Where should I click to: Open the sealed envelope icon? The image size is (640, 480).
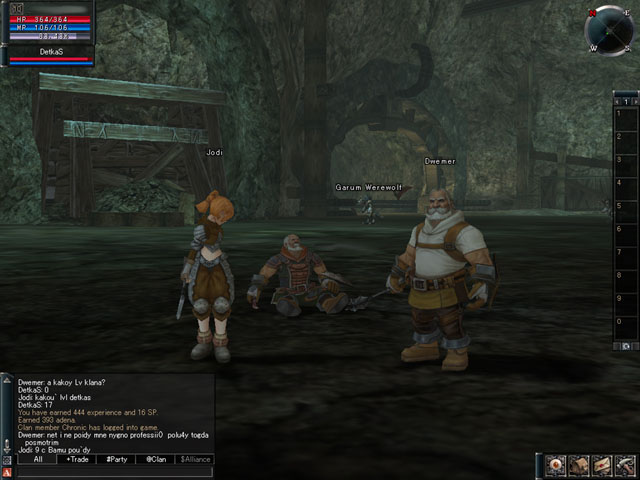(x=602, y=465)
